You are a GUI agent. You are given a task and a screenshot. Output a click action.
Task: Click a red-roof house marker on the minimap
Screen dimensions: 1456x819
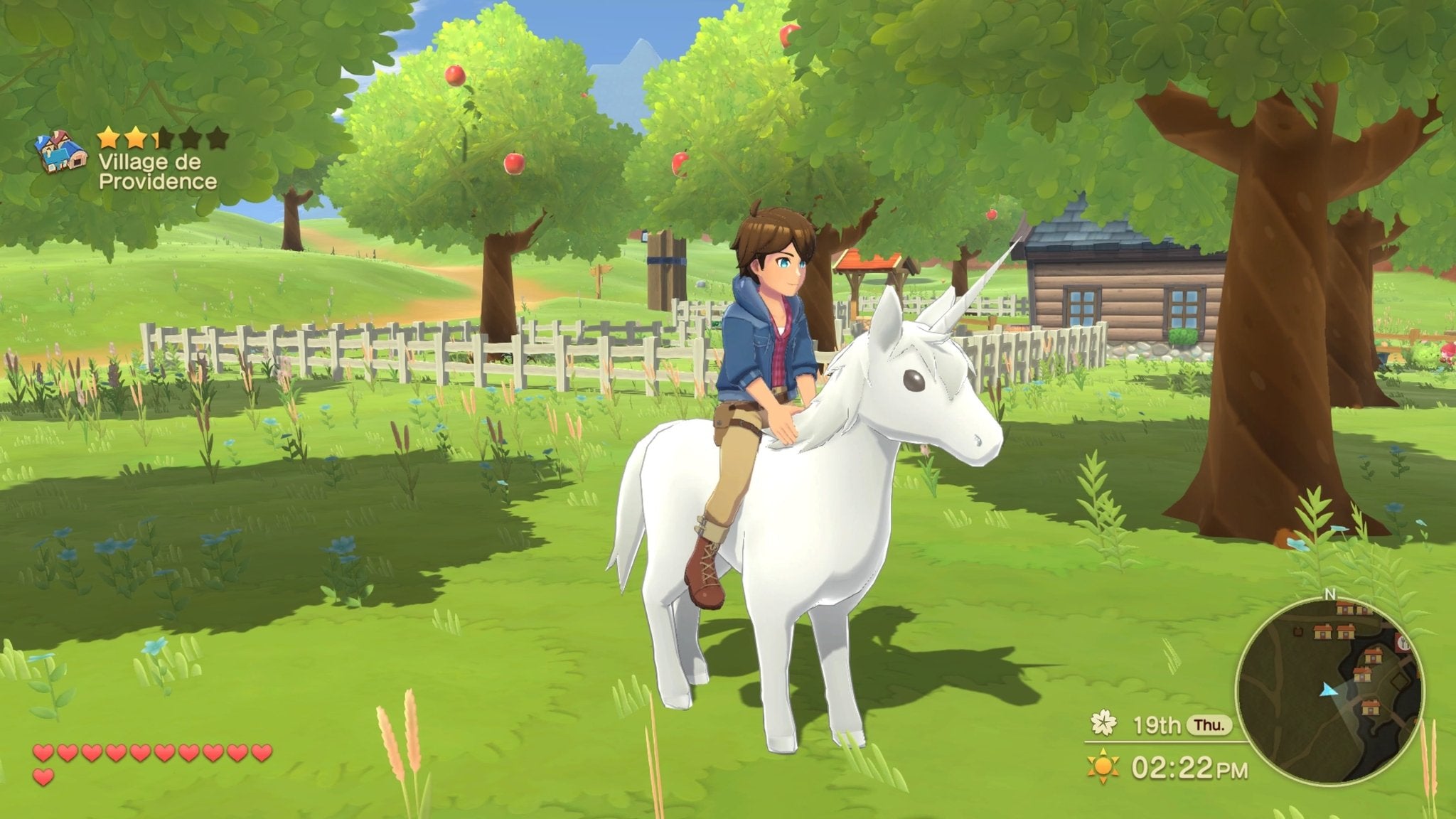tap(1324, 631)
